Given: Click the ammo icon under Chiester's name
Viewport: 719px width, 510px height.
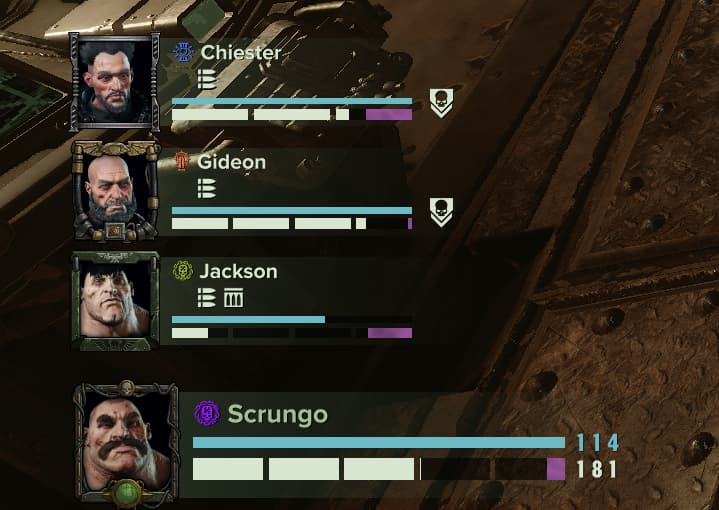Looking at the screenshot, I should click(x=206, y=79).
